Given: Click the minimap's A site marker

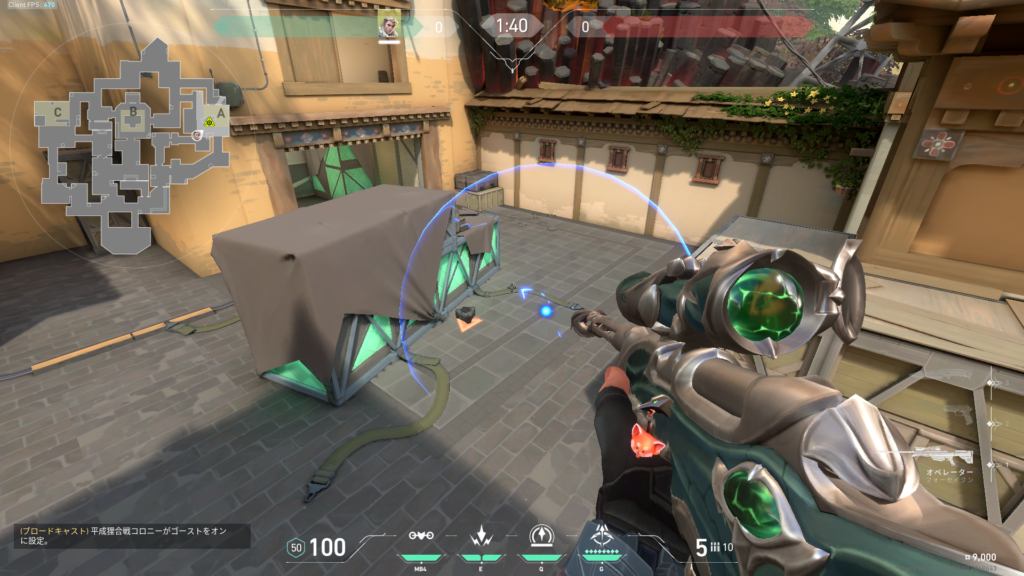Looking at the screenshot, I should coord(221,112).
